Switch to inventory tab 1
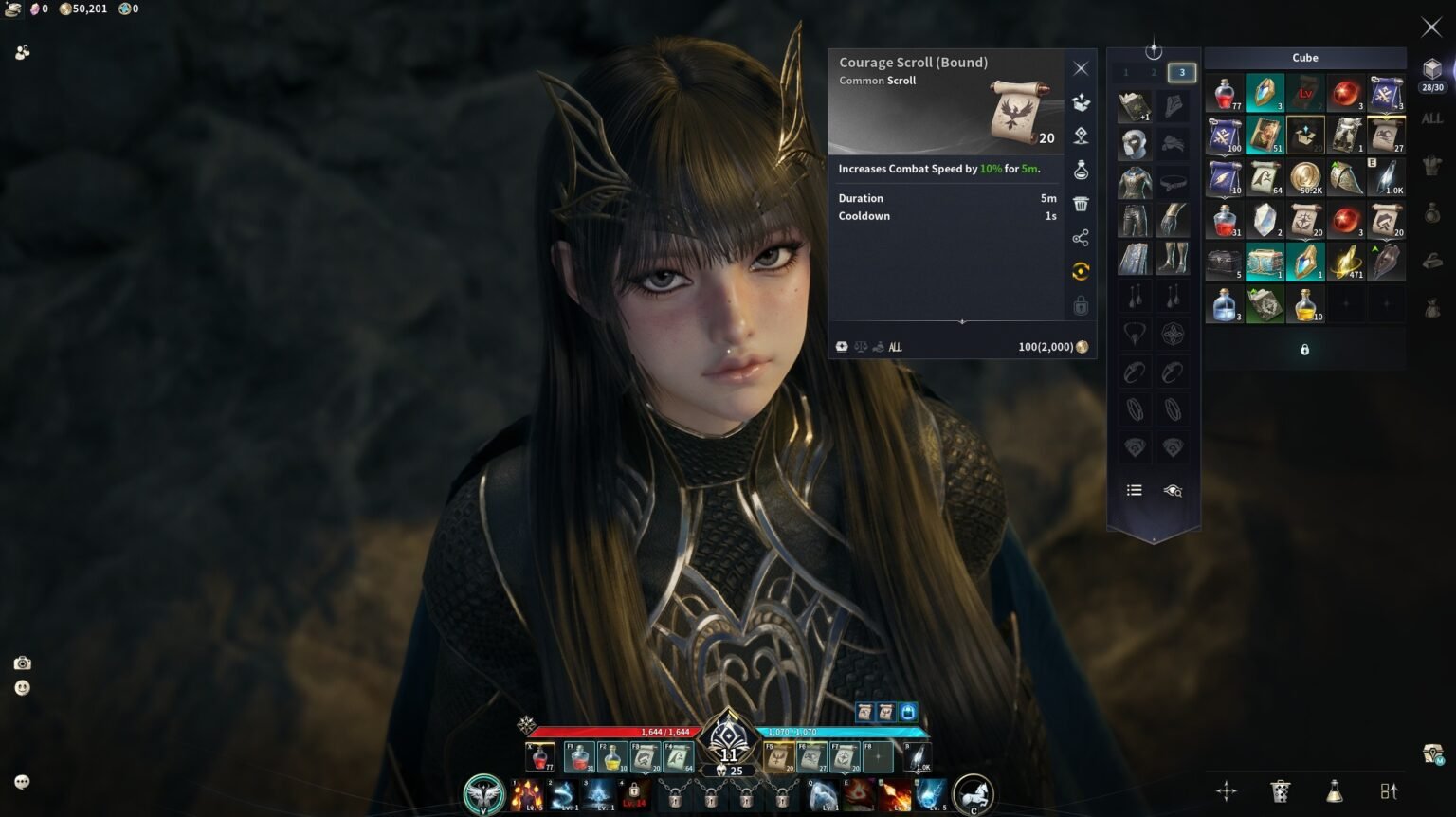The image size is (1456, 817). click(x=1126, y=71)
